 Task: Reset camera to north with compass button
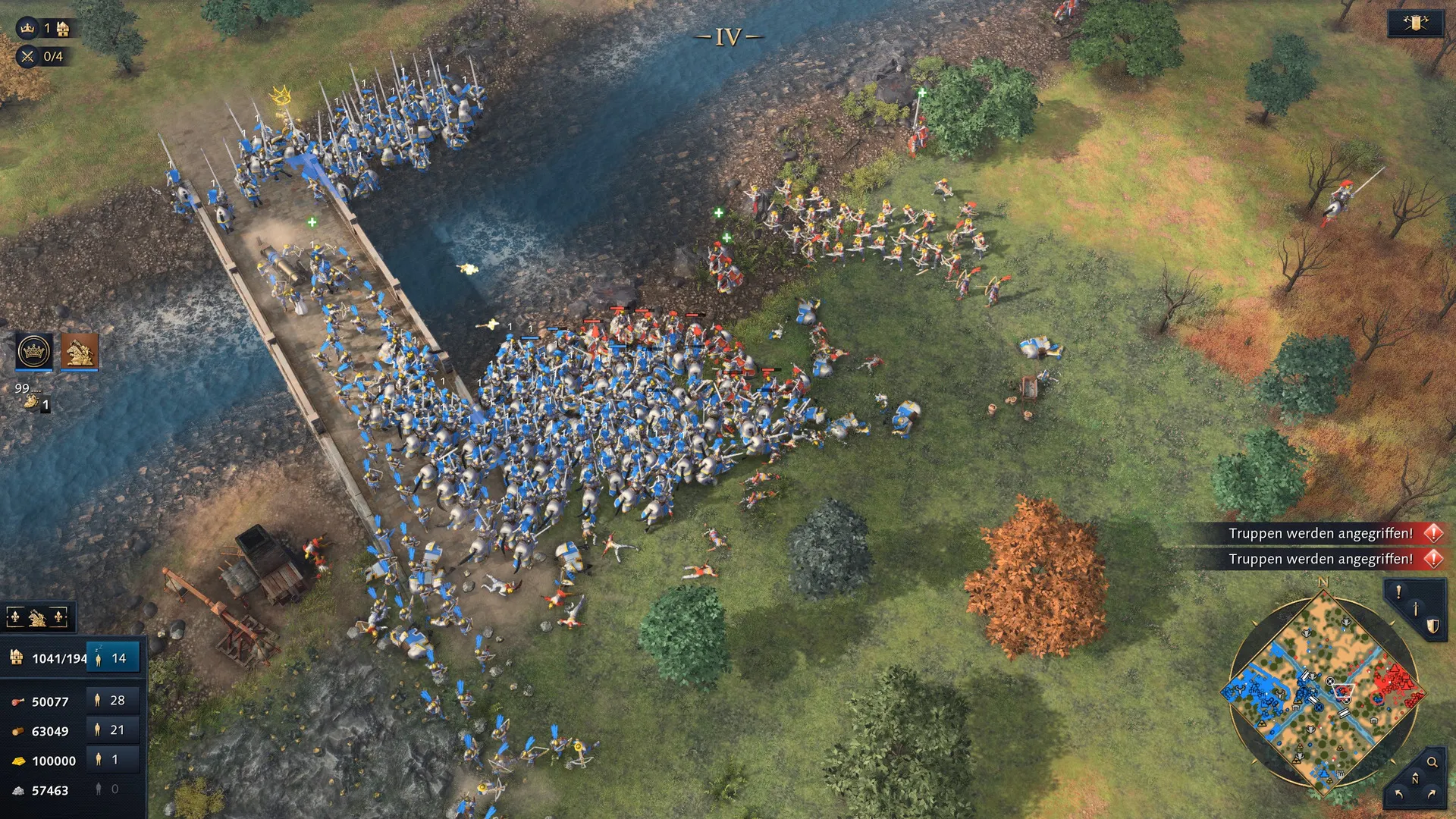(x=1415, y=780)
